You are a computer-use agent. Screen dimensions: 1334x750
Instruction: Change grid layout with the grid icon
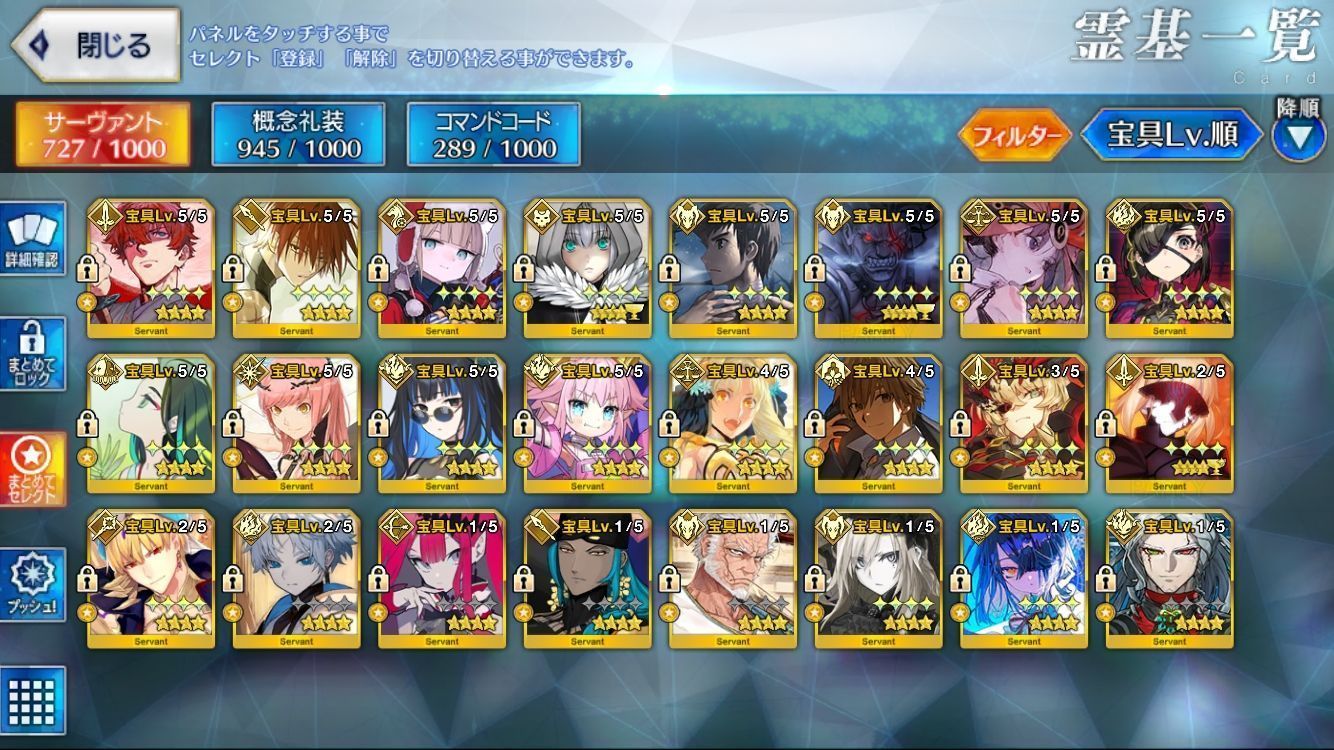pyautogui.click(x=32, y=700)
